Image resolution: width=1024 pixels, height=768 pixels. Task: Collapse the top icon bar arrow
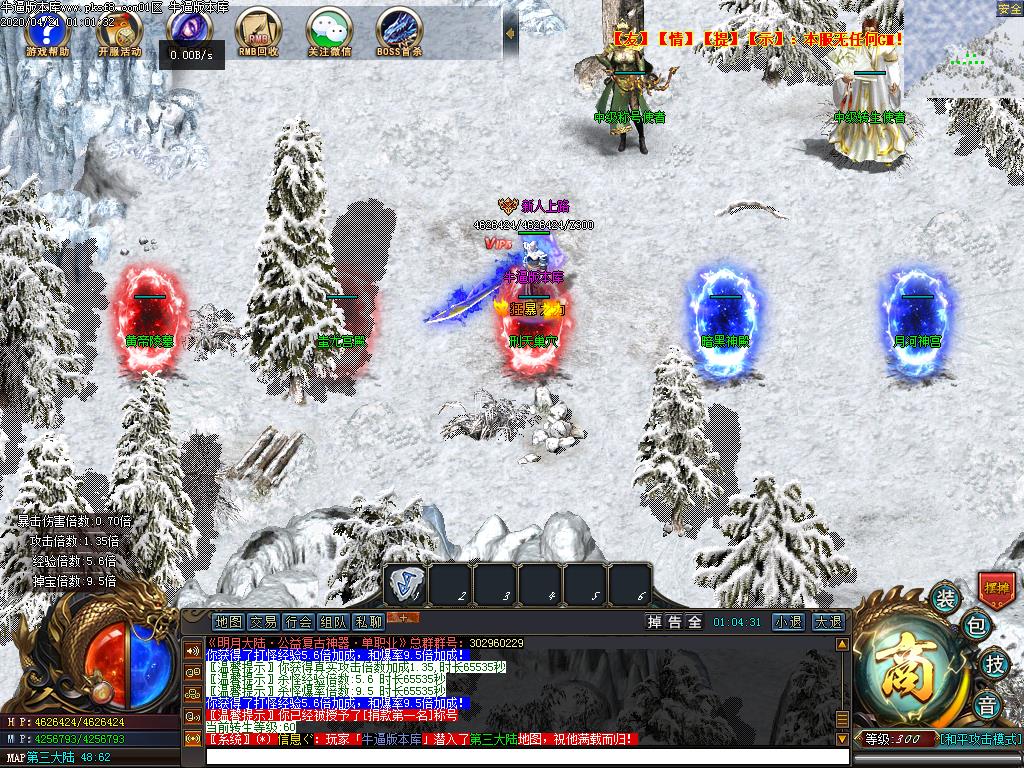[510, 33]
